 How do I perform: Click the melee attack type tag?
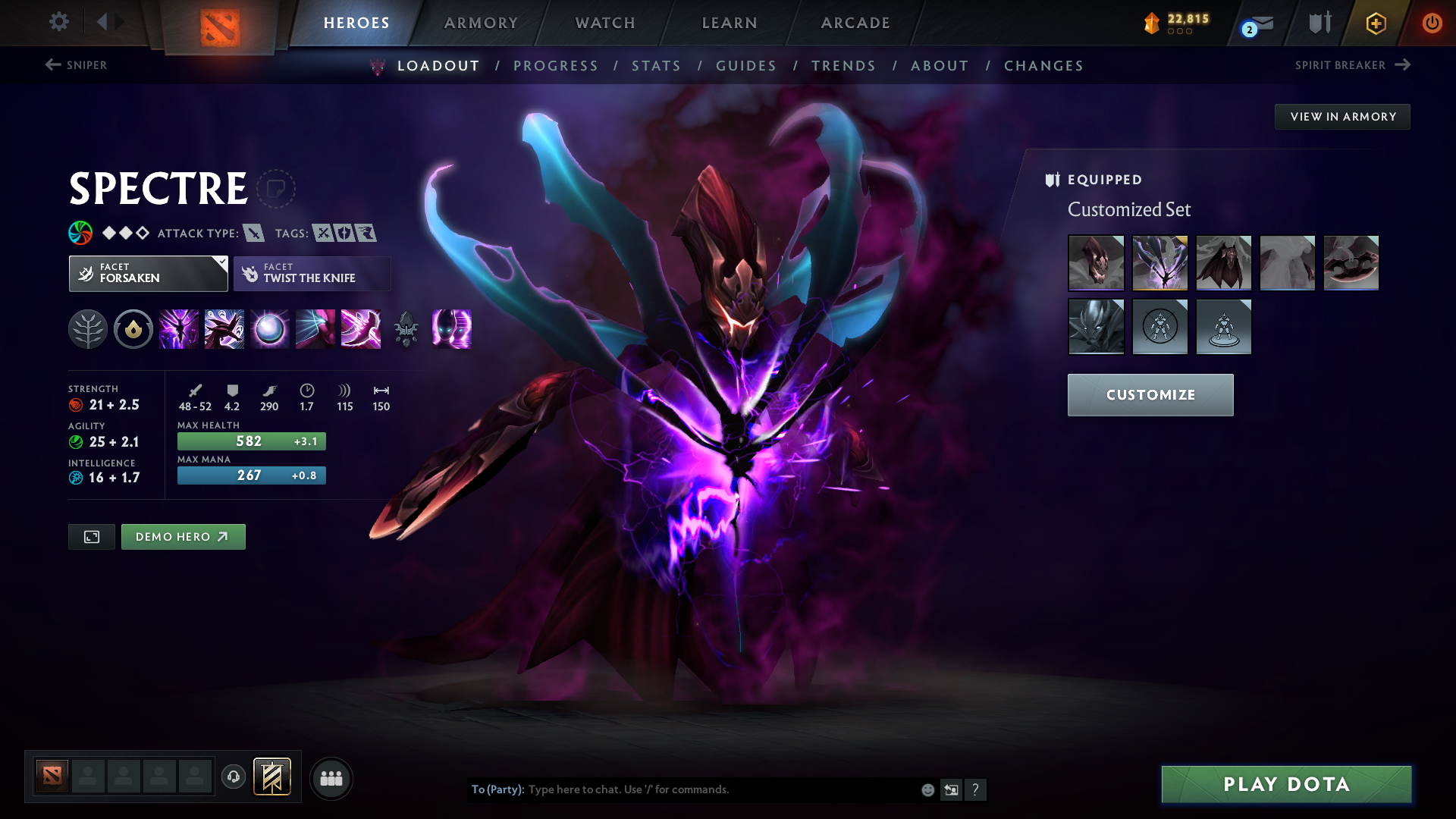pos(253,234)
